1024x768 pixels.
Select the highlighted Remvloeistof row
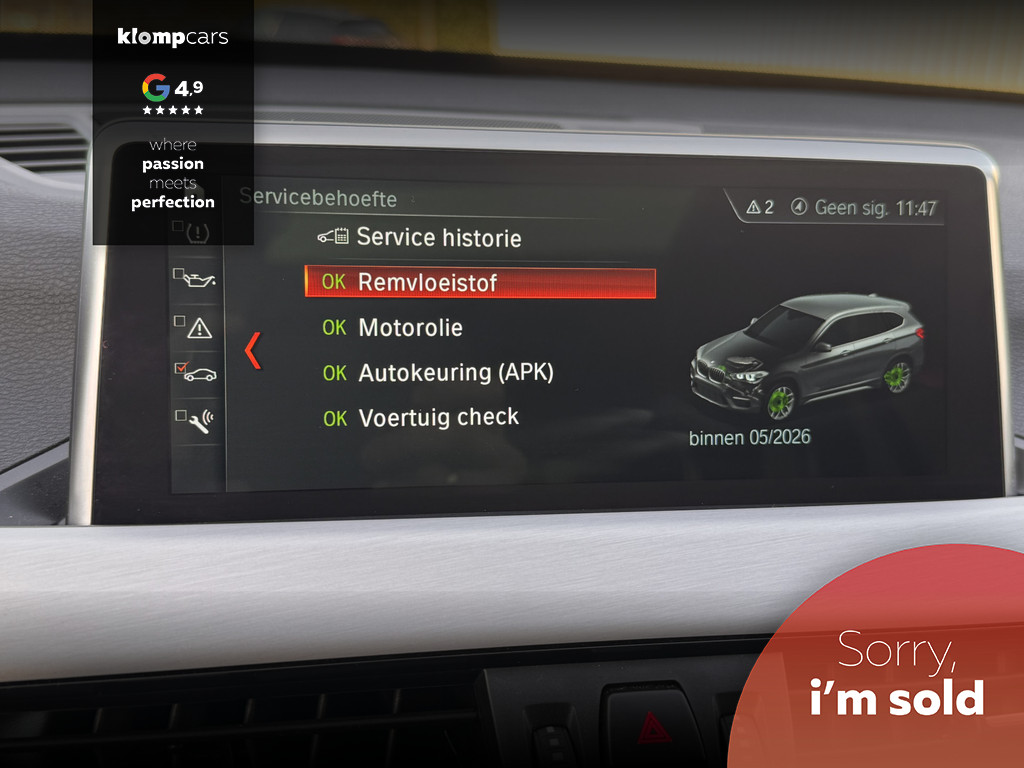(480, 282)
